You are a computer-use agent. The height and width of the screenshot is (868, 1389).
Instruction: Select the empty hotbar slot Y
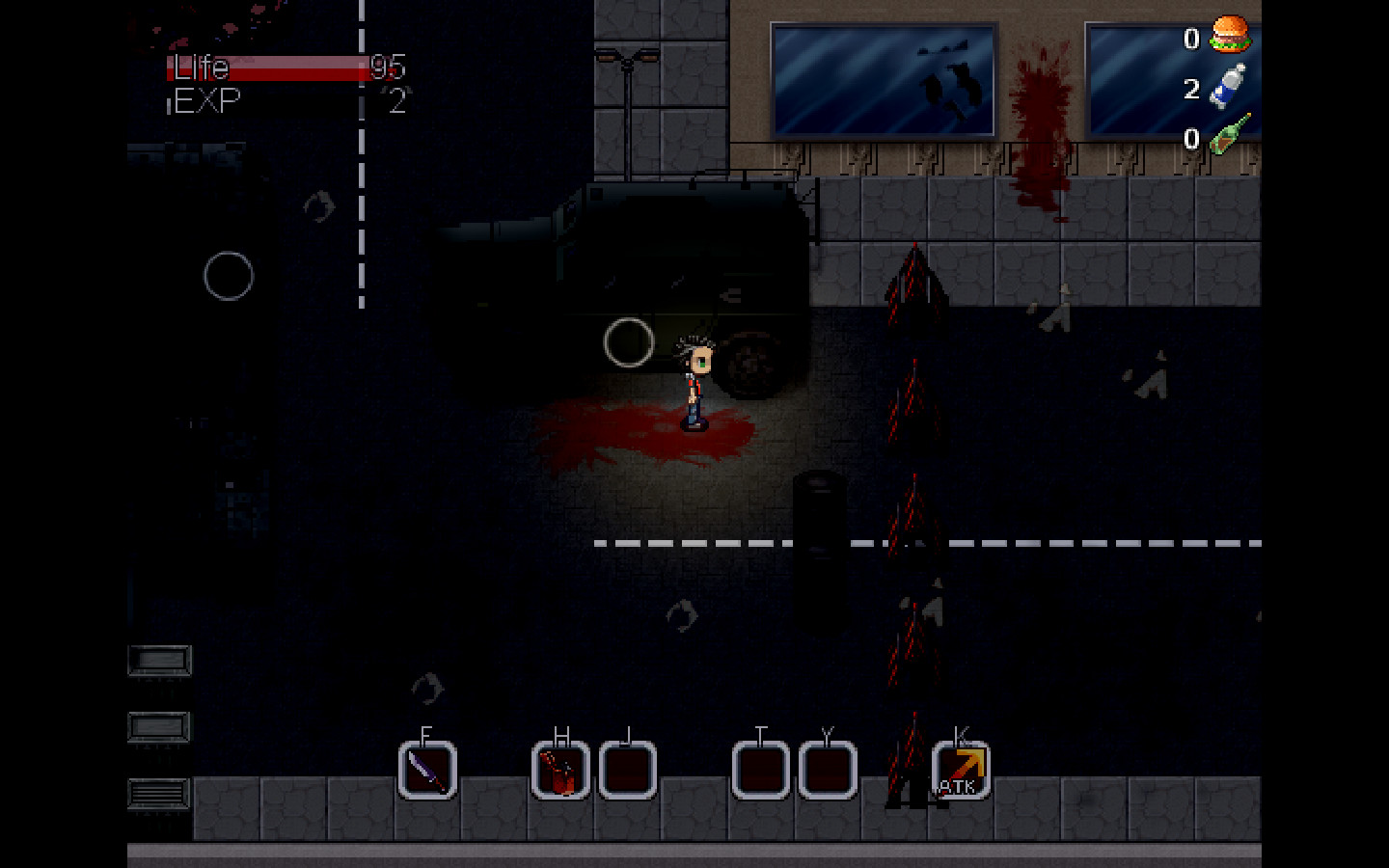click(826, 772)
